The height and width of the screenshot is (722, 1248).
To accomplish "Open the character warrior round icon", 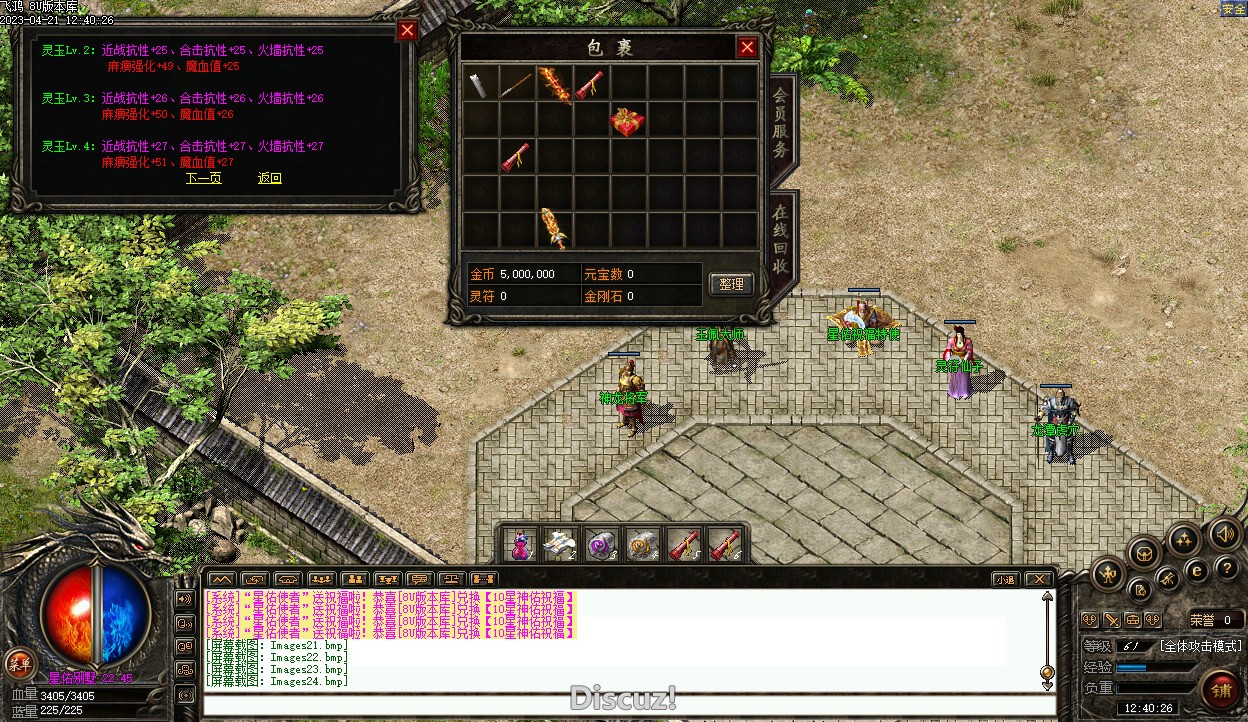I will (x=1109, y=574).
